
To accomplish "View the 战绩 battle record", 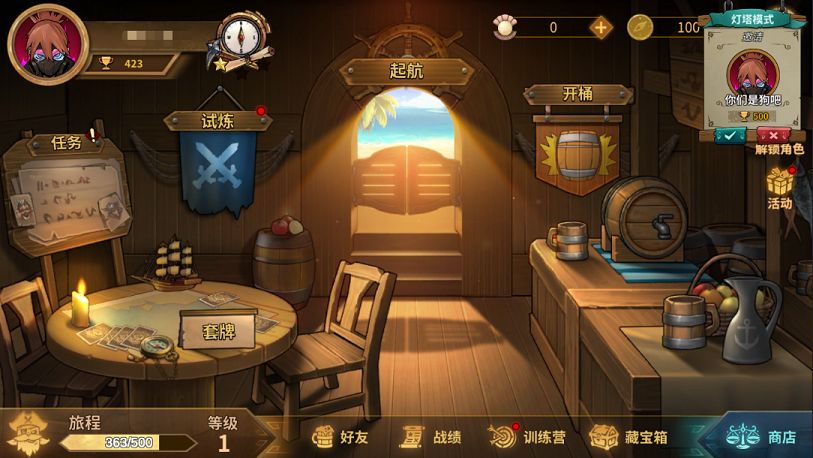I will (x=432, y=437).
